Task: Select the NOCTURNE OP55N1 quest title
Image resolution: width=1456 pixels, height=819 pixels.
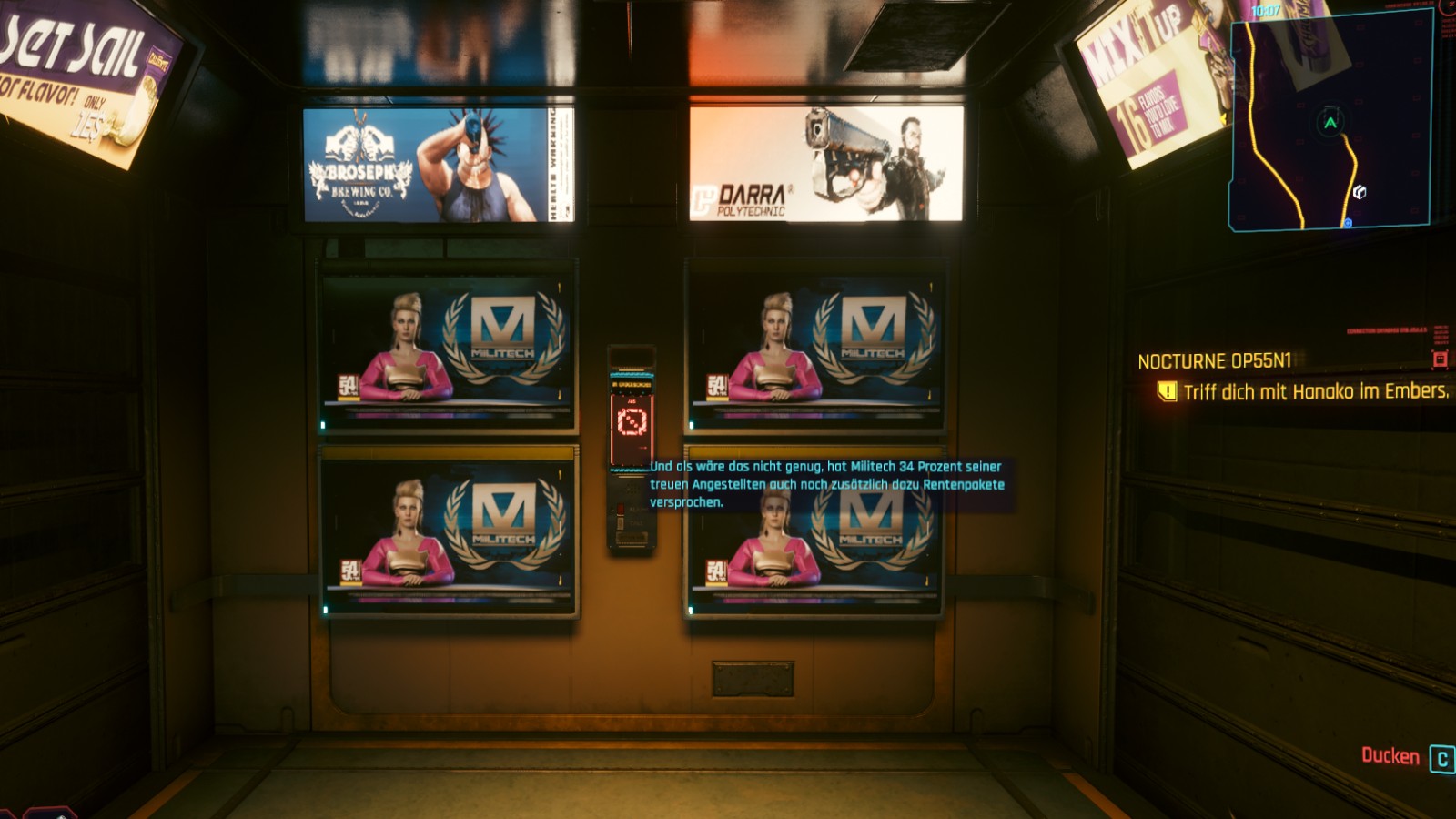Action: point(1214,361)
